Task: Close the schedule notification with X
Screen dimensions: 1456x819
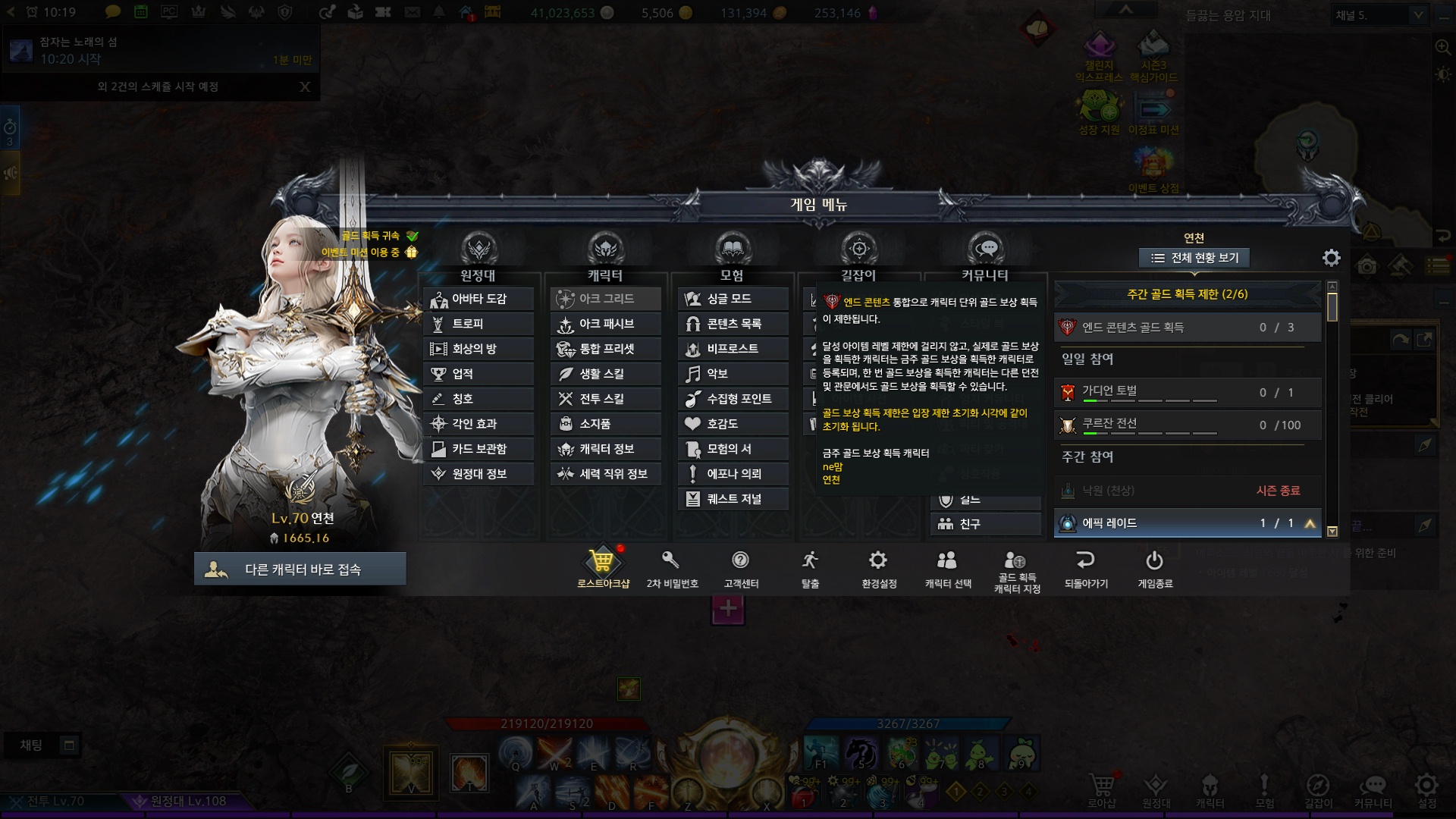Action: (x=305, y=86)
